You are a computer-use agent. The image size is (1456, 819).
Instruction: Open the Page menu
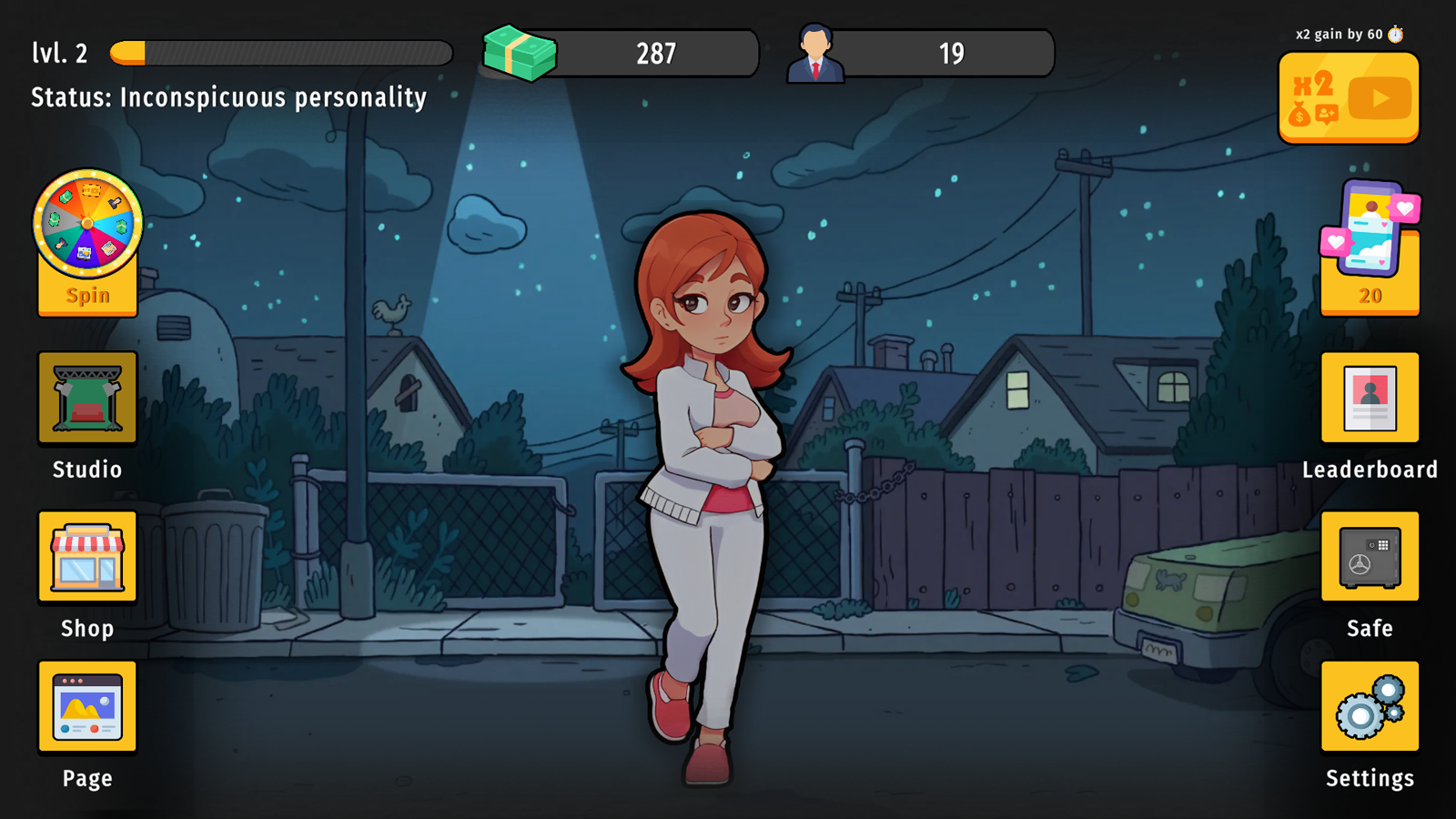point(86,710)
